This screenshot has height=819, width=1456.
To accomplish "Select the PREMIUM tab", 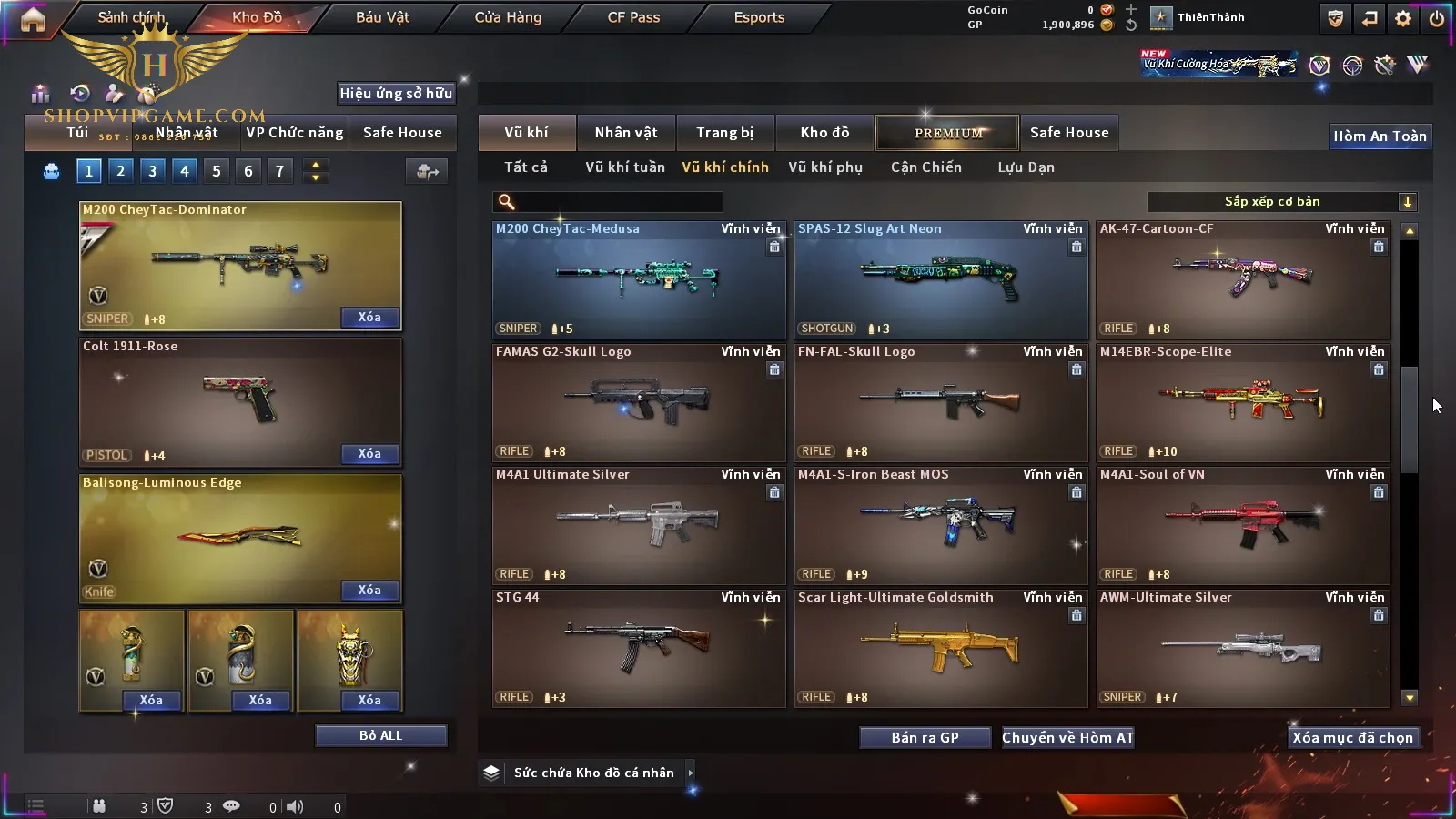I will point(948,133).
